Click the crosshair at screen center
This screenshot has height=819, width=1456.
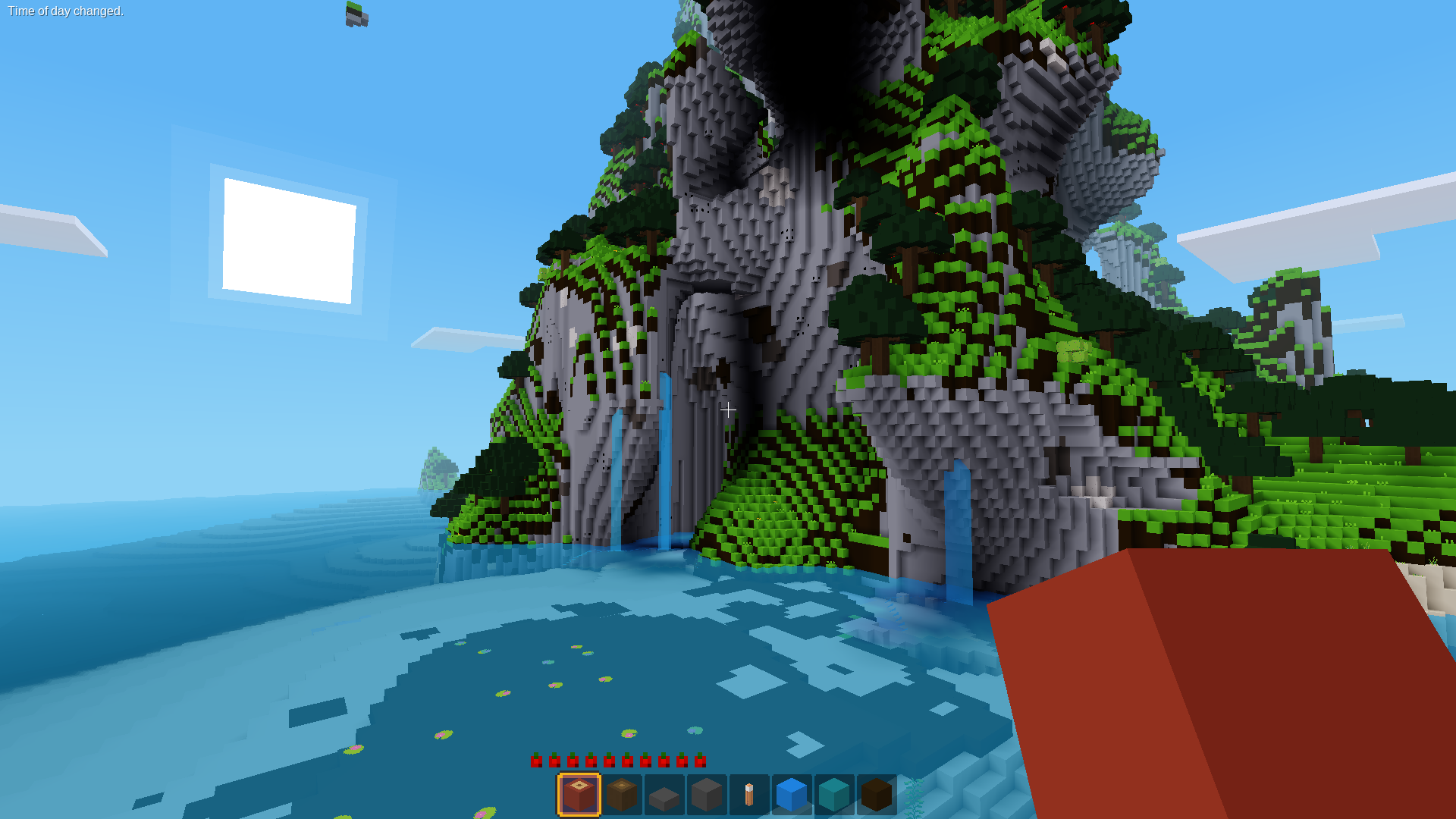(728, 409)
